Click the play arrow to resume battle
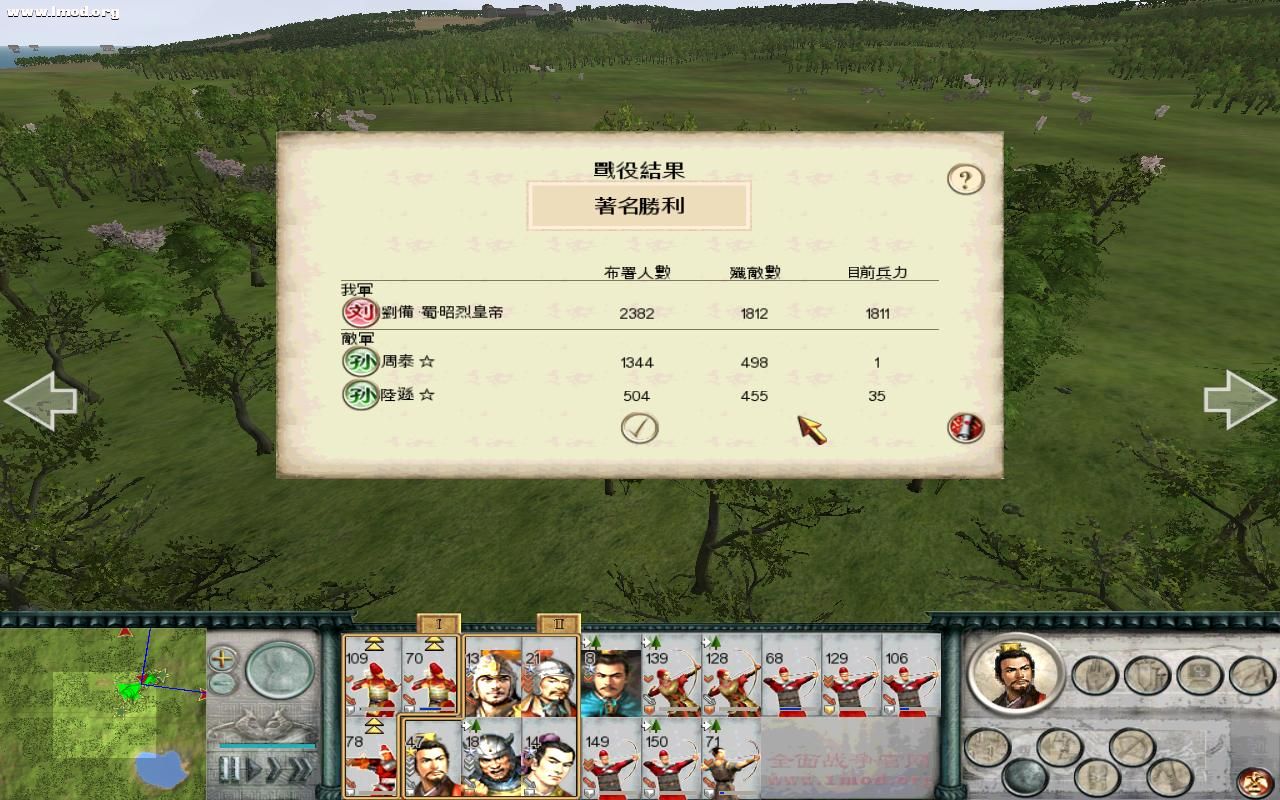The height and width of the screenshot is (800, 1280). click(253, 767)
